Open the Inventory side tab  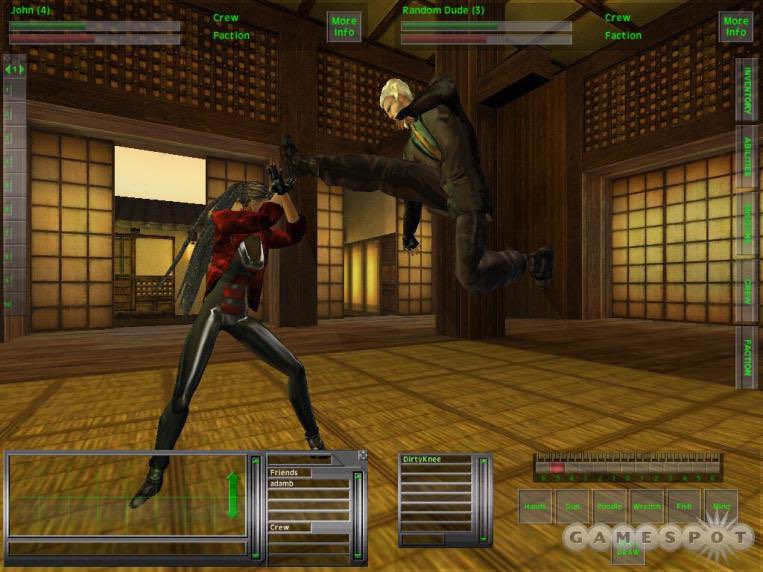[x=746, y=90]
